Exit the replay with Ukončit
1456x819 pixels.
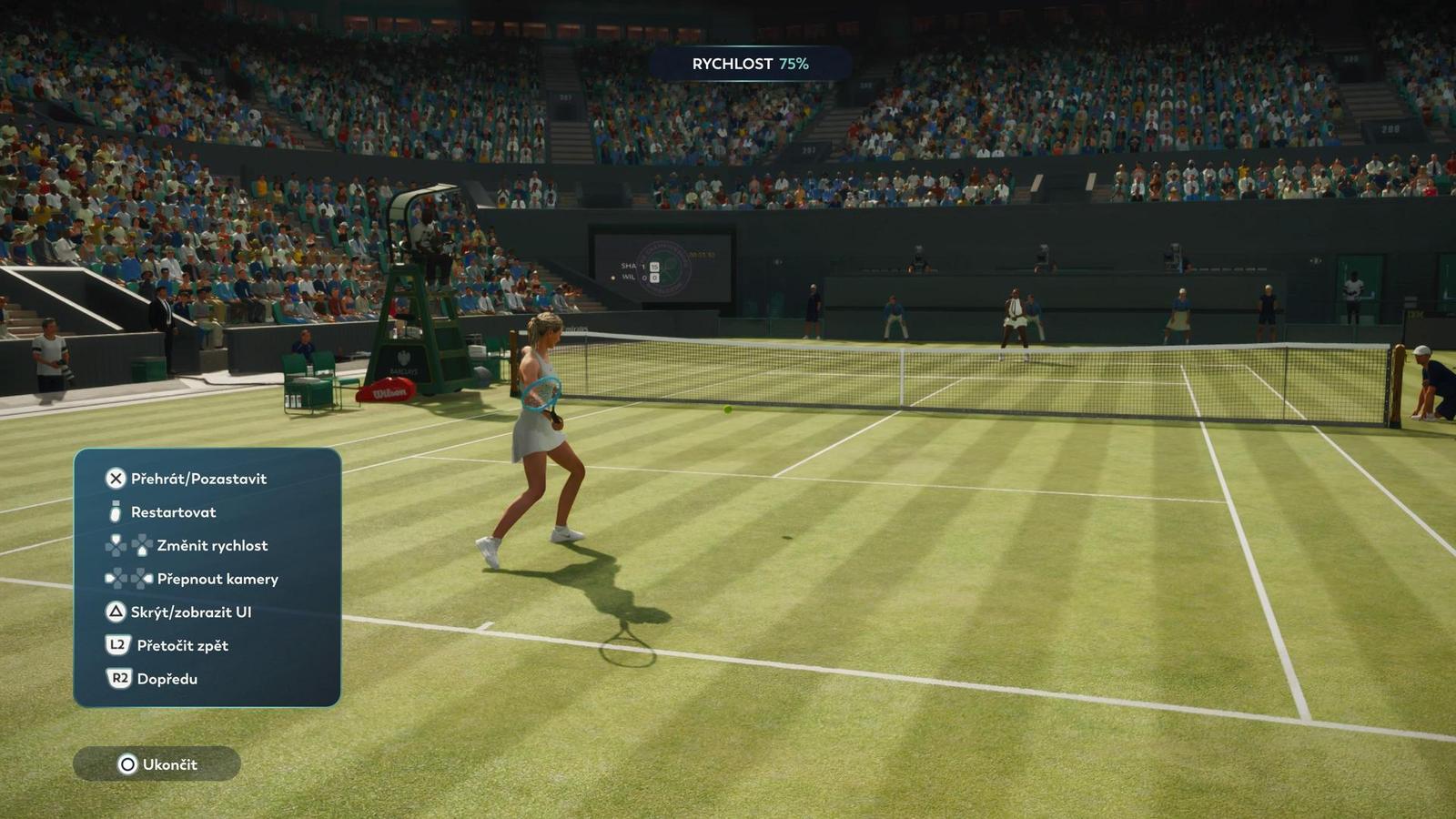coord(157,764)
